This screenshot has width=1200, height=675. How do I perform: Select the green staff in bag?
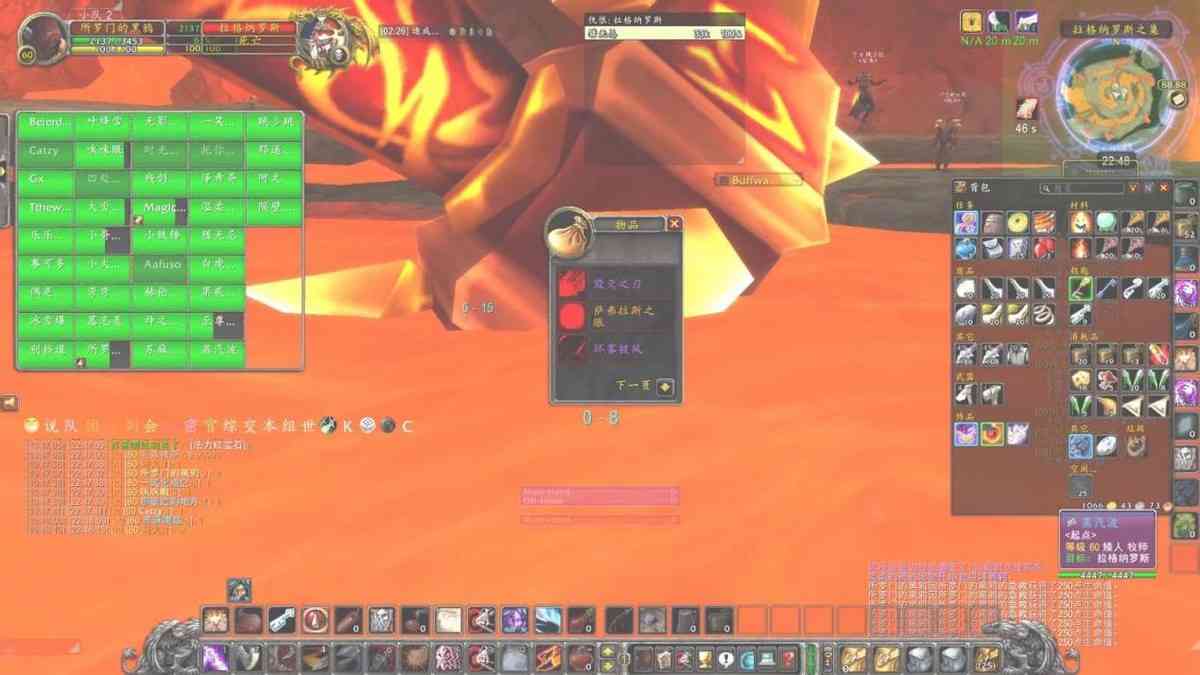[1080, 288]
